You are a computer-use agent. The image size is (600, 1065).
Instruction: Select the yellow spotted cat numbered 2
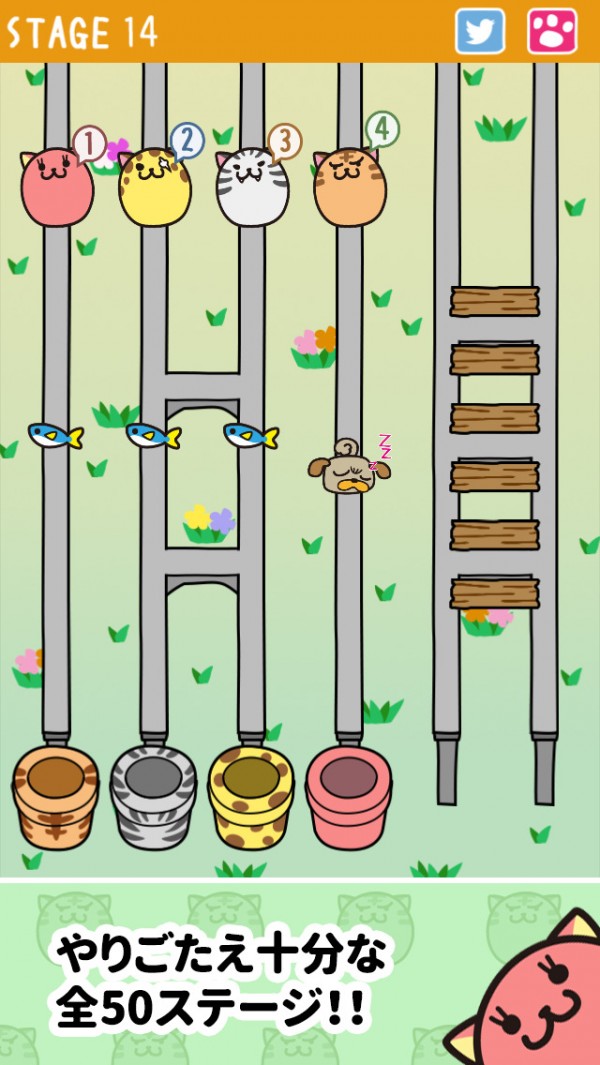155,187
